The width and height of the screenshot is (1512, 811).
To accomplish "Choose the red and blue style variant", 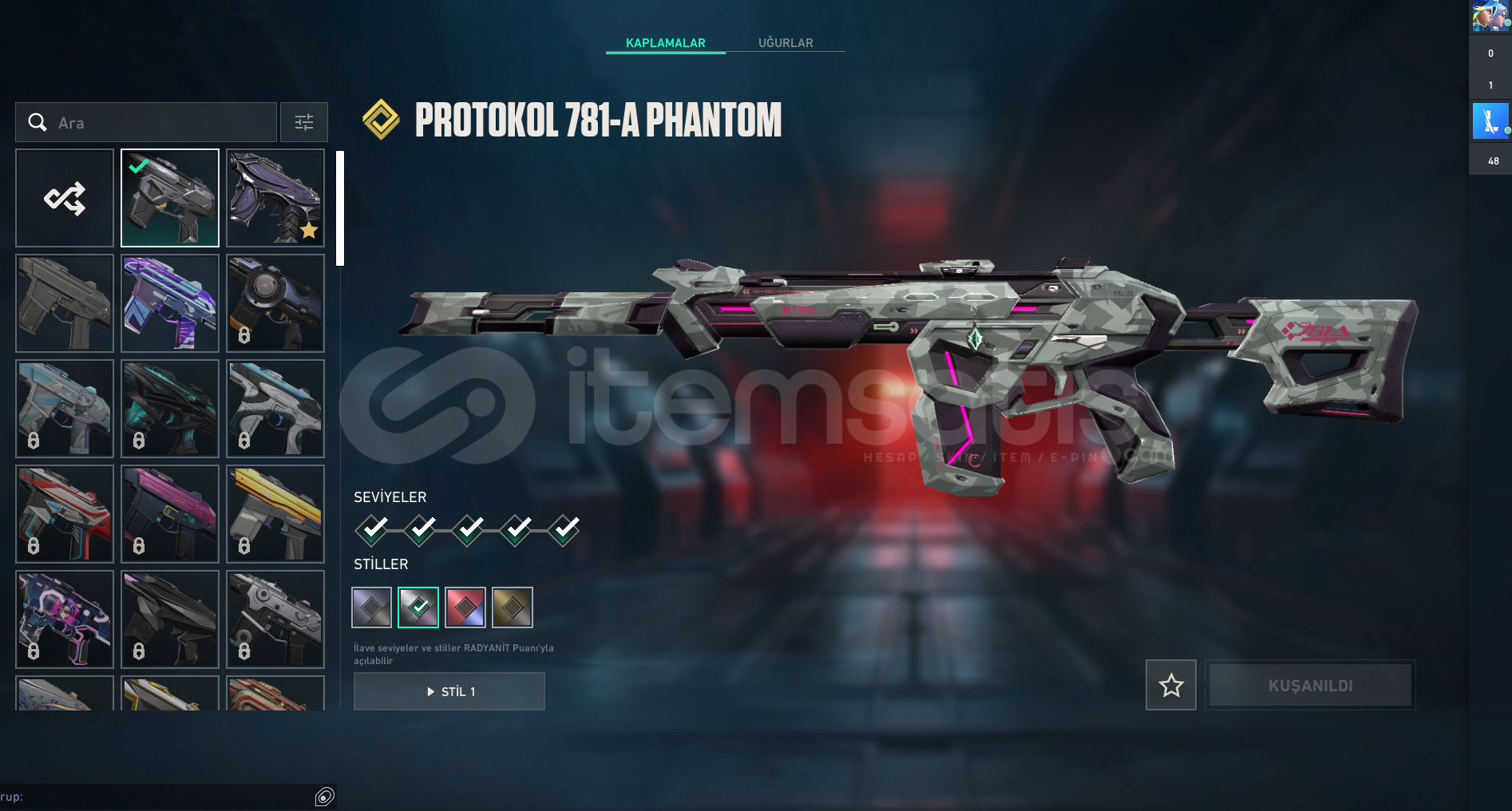I will tap(465, 607).
